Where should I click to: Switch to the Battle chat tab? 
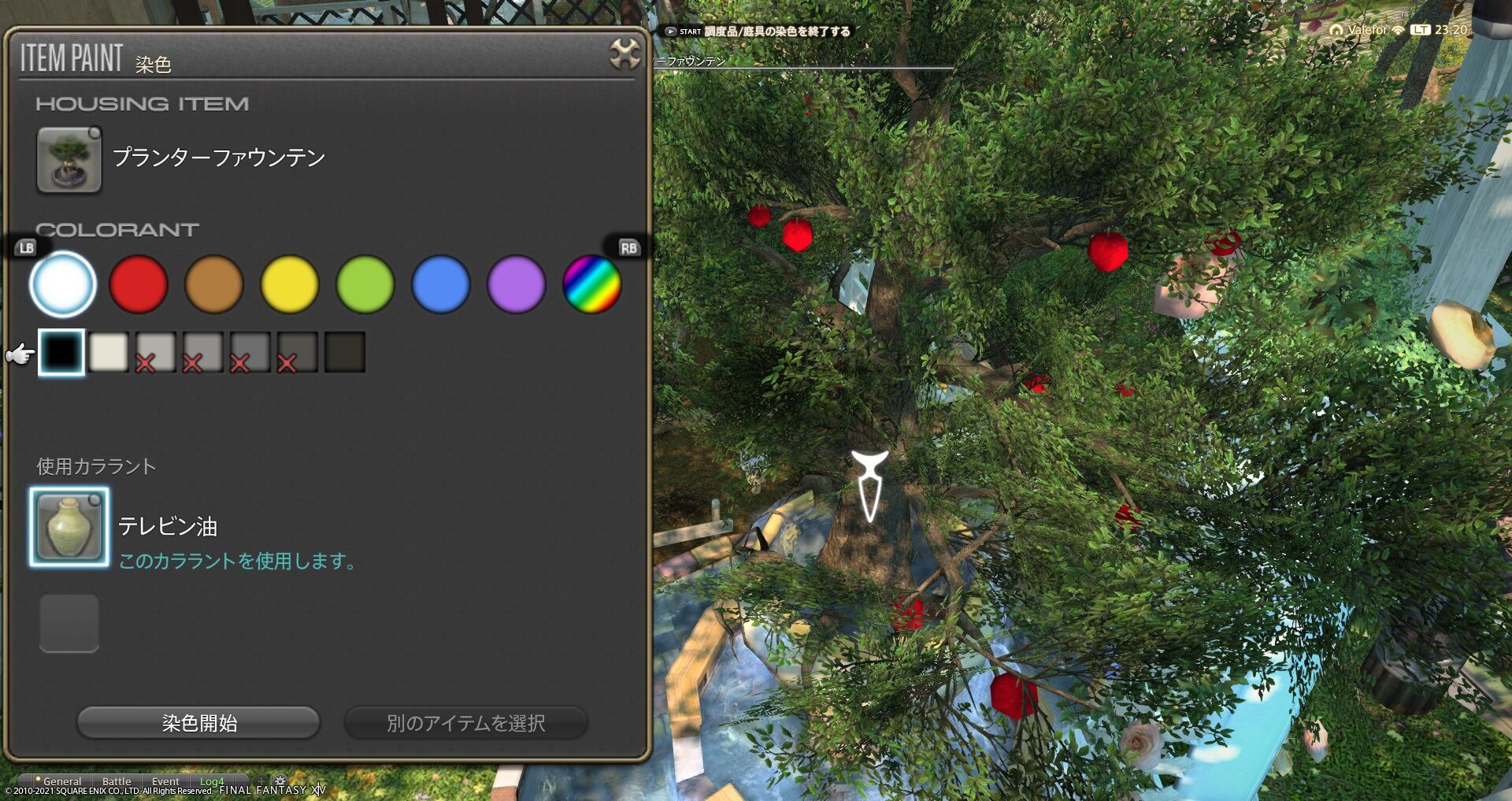[117, 781]
